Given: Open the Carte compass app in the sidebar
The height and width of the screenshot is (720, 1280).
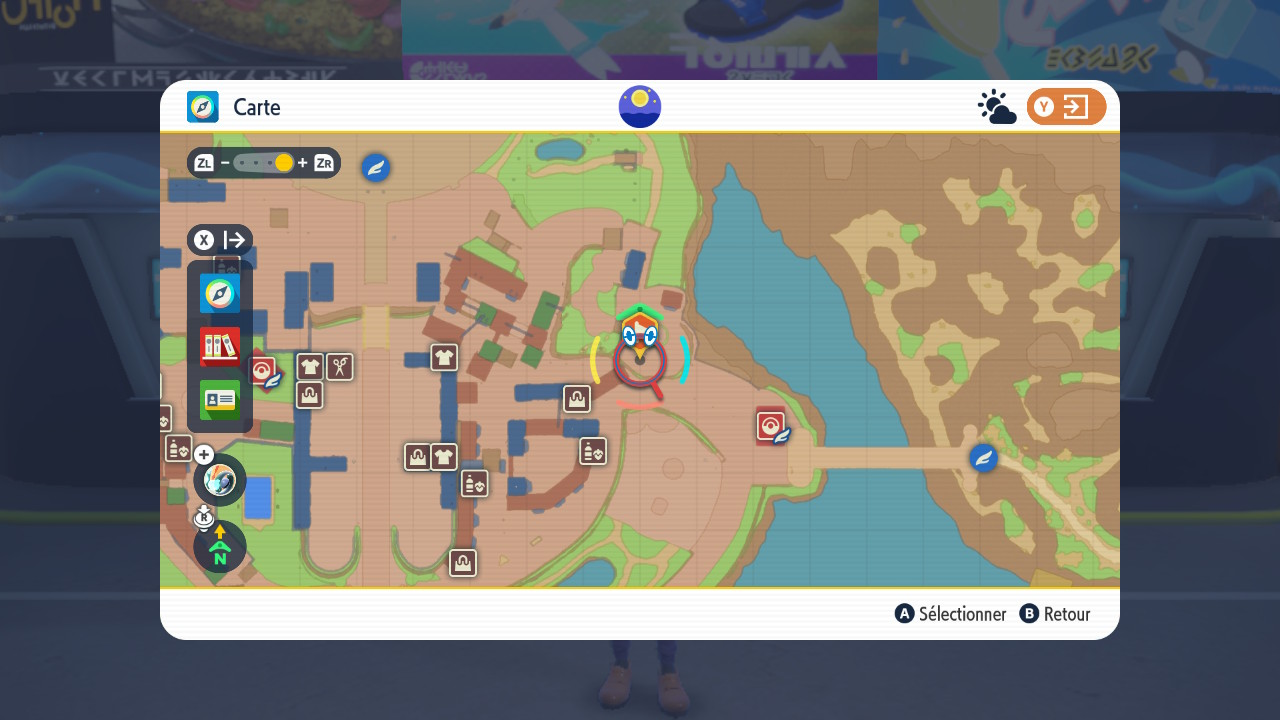Looking at the screenshot, I should coord(219,293).
